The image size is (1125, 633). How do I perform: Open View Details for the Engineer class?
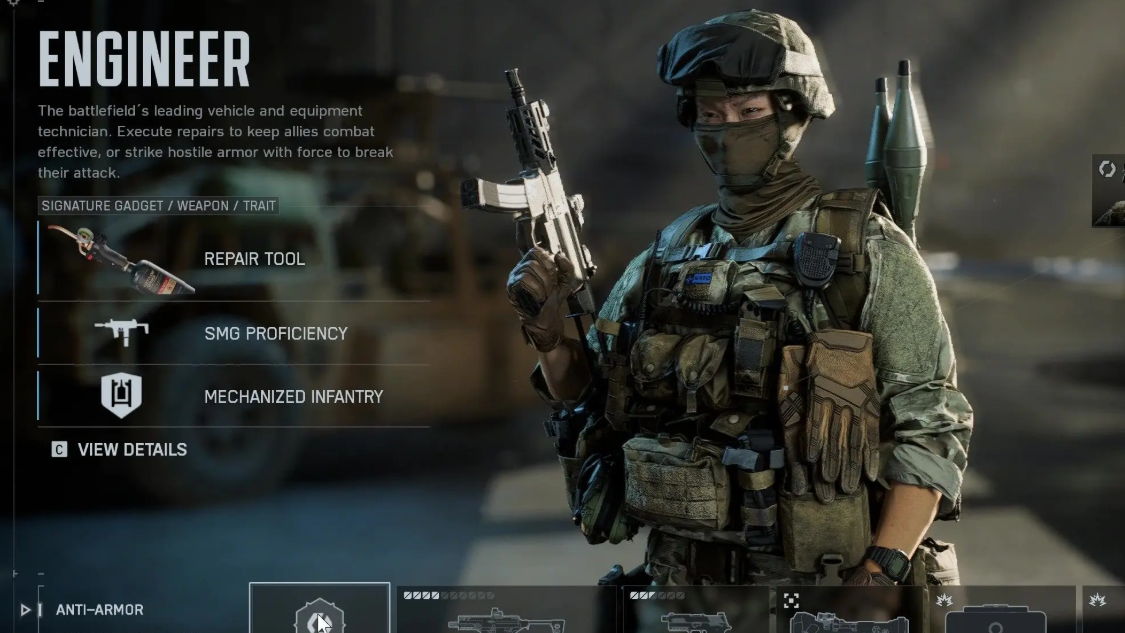120,450
